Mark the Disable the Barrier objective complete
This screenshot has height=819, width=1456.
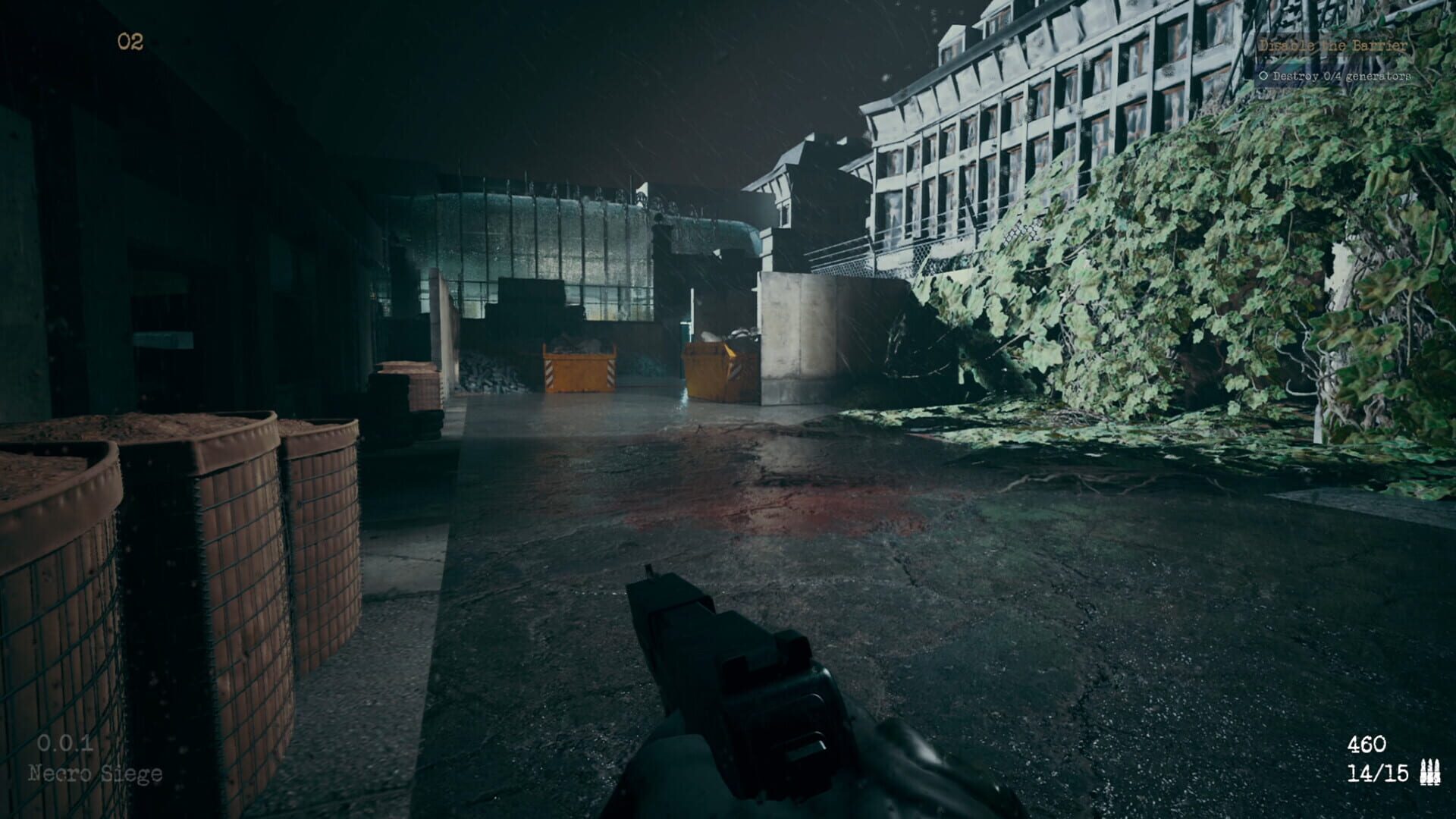coord(1335,45)
